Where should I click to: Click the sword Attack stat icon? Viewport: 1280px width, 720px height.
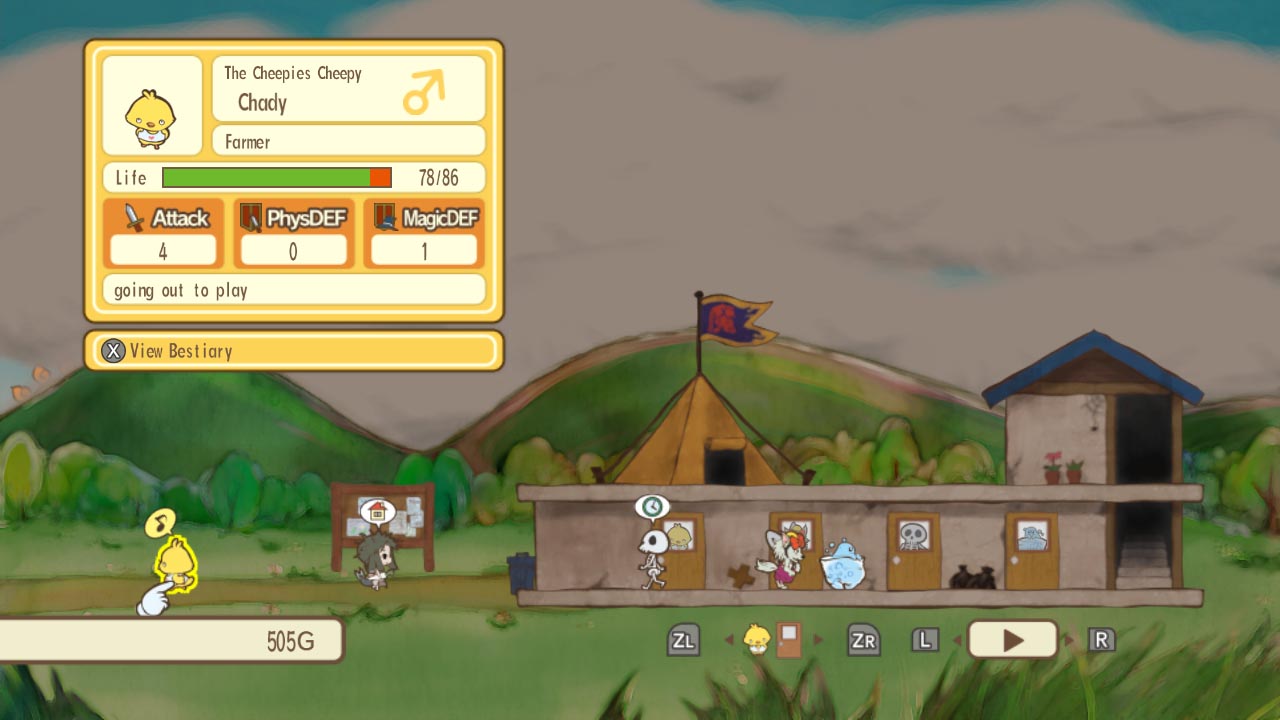tap(137, 217)
